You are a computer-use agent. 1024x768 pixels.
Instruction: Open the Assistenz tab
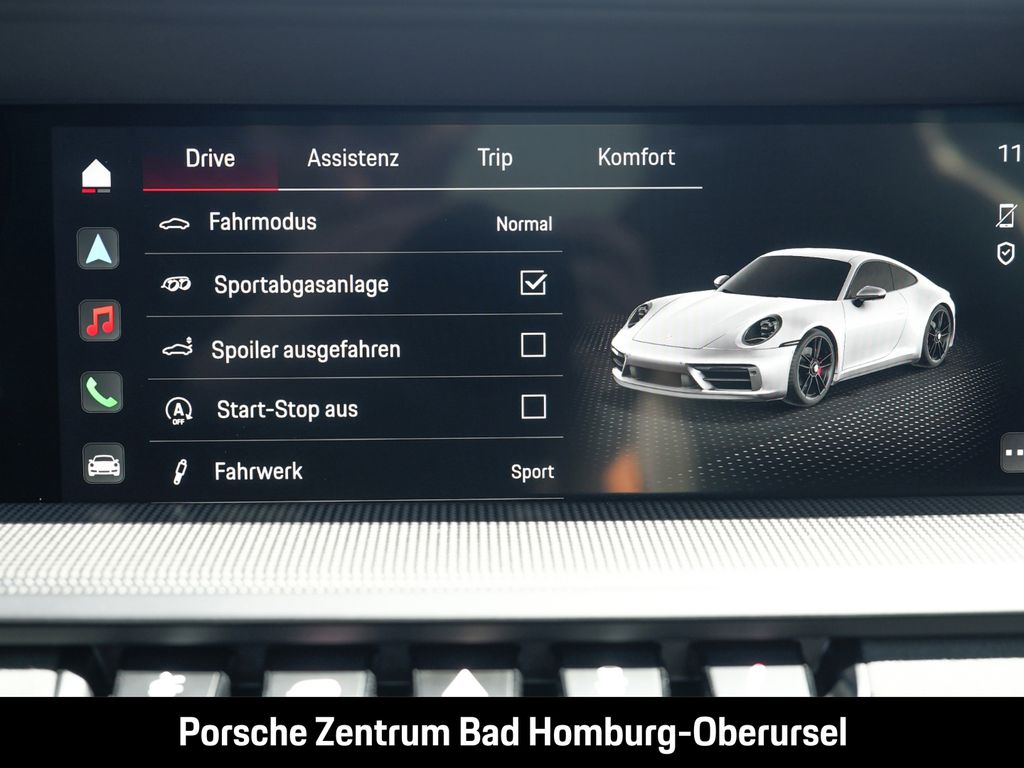click(x=353, y=158)
